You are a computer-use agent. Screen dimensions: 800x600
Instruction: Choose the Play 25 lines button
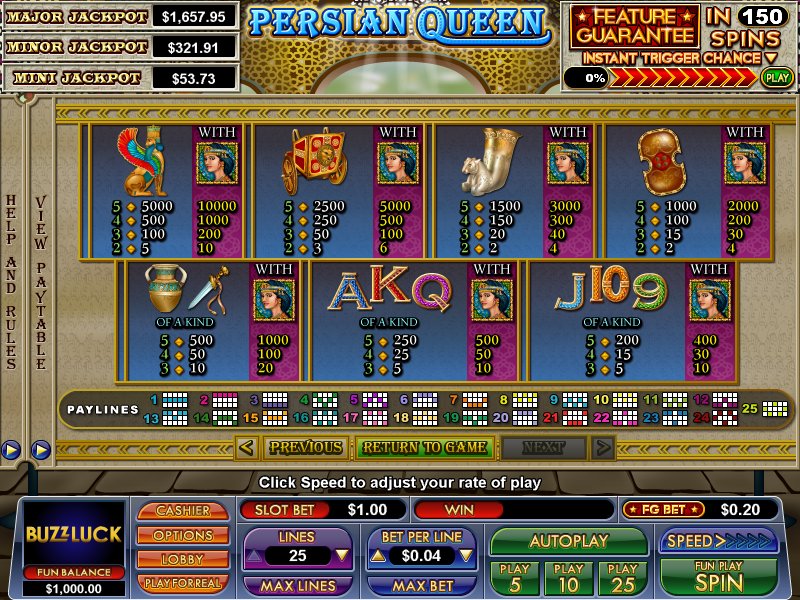click(x=622, y=577)
